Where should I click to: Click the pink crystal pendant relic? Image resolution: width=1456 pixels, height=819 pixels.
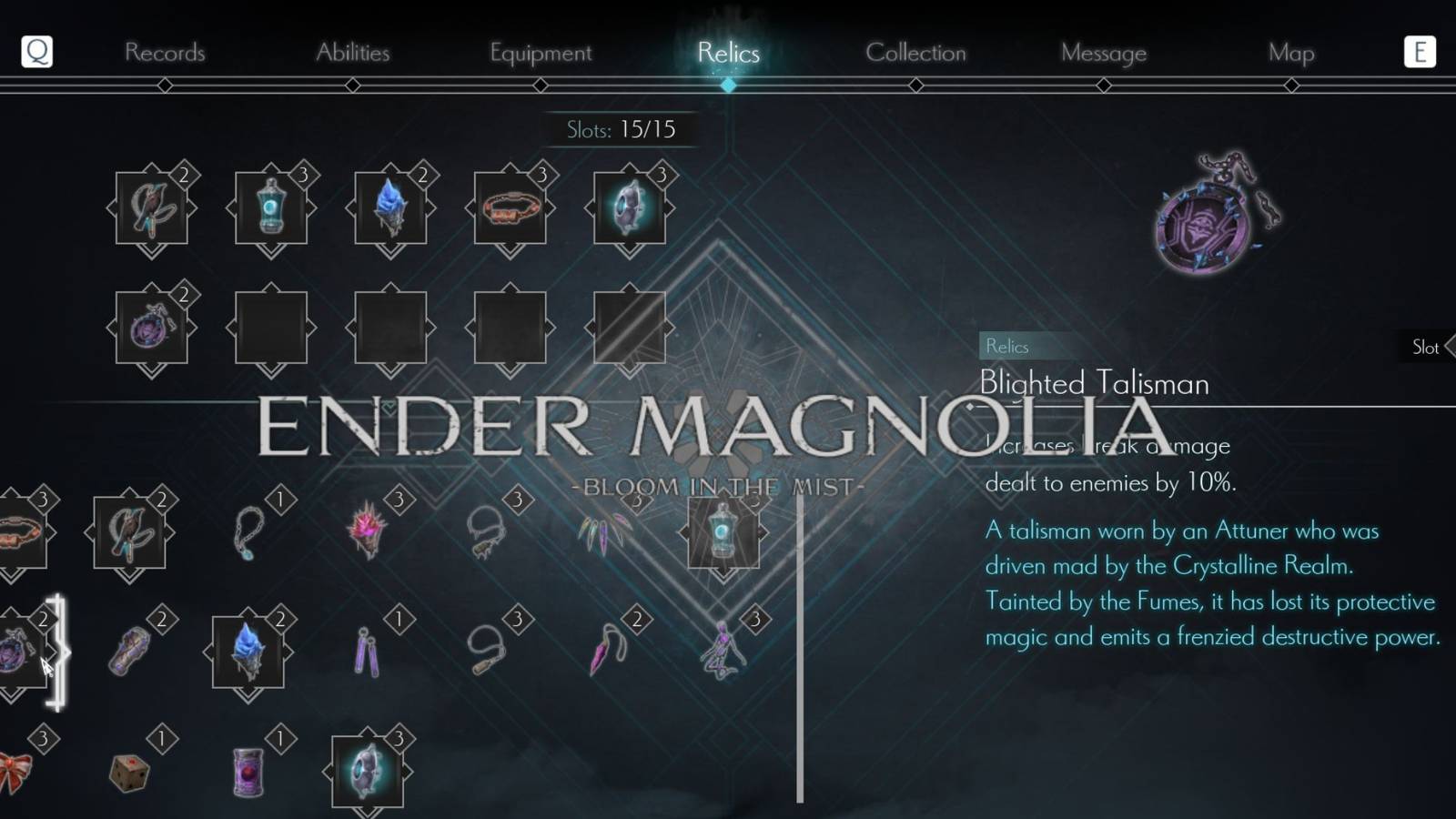(x=604, y=651)
